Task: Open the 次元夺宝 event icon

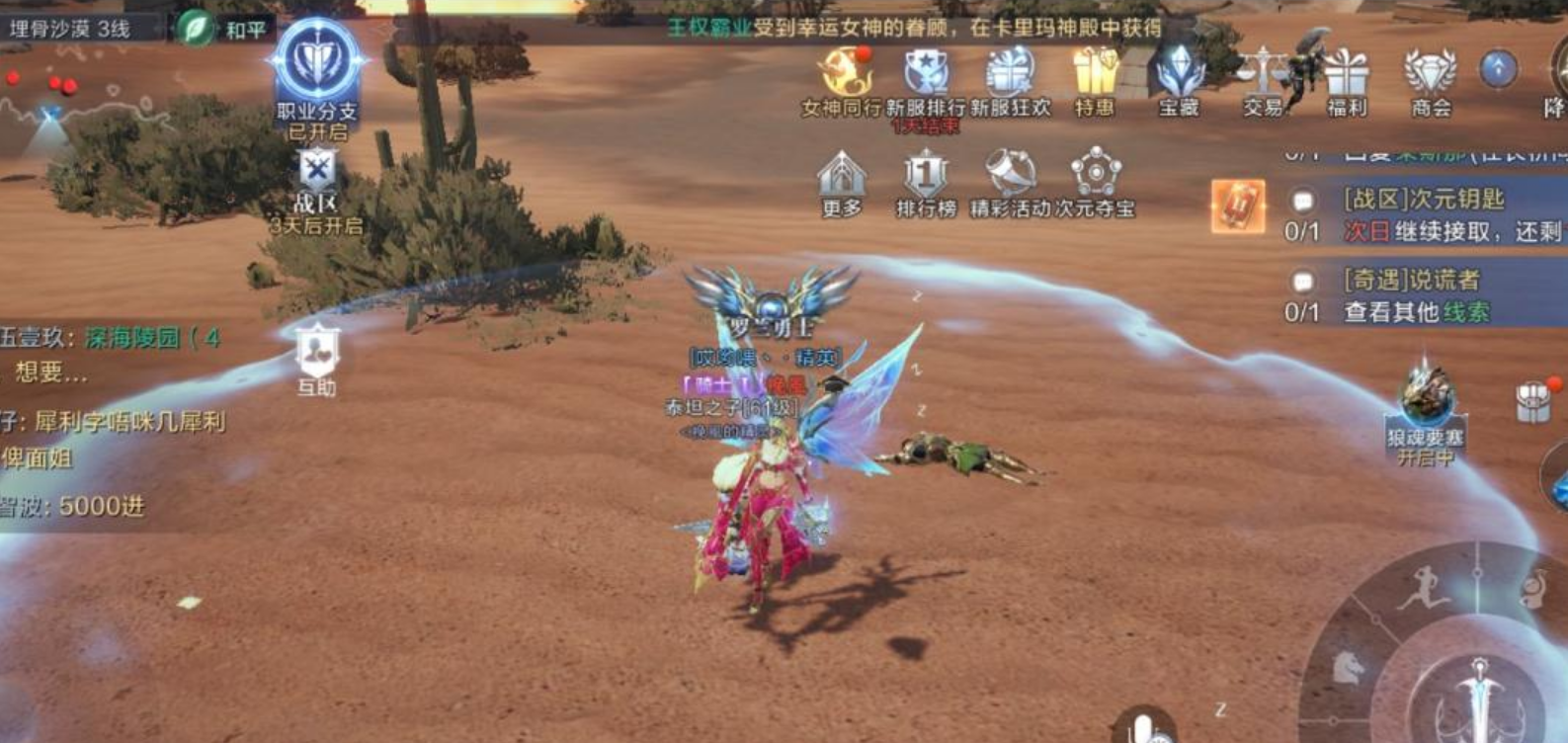Action: coord(1095,178)
